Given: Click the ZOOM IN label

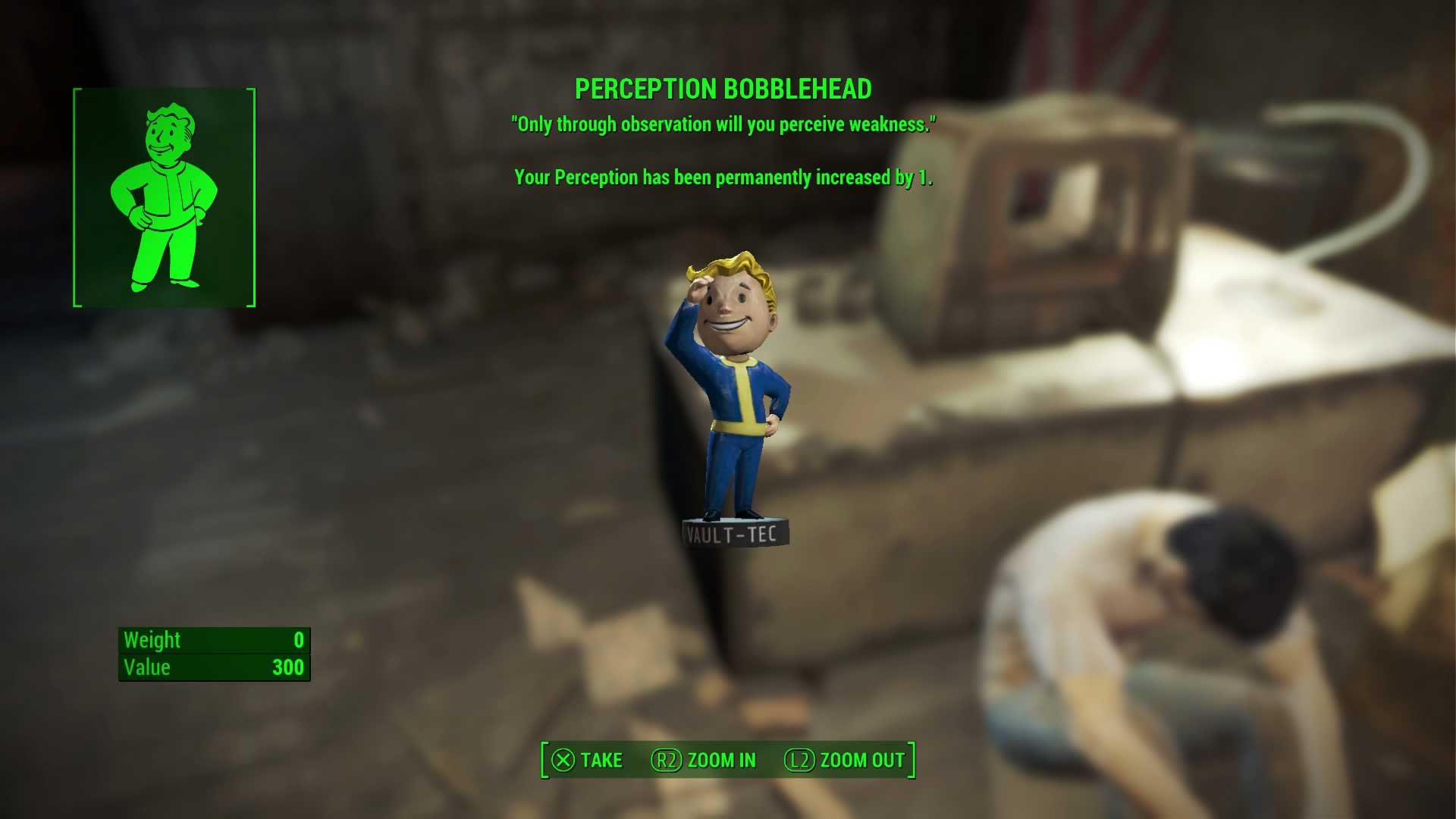Looking at the screenshot, I should (x=720, y=760).
